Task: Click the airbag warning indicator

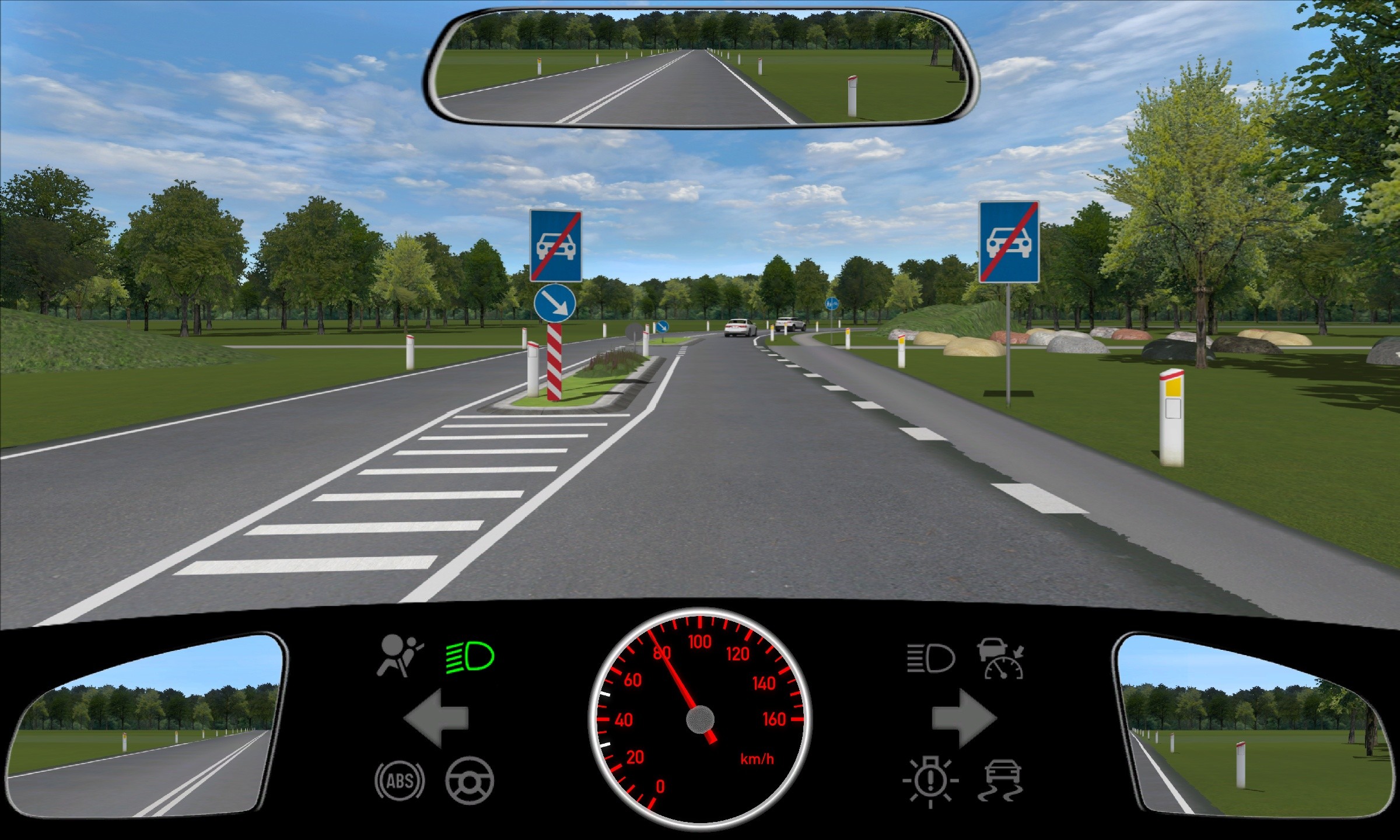Action: (x=400, y=656)
